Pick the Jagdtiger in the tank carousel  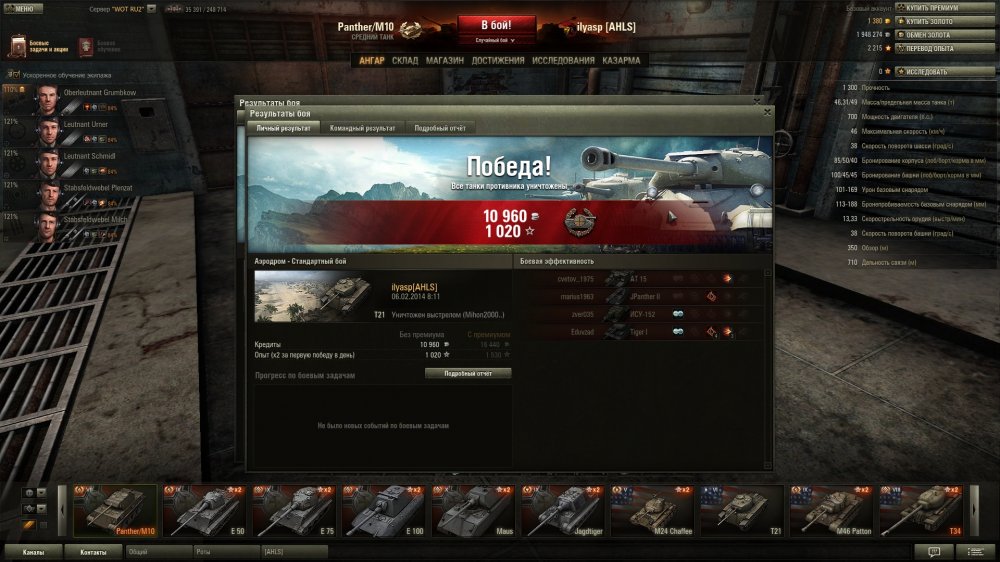click(565, 510)
